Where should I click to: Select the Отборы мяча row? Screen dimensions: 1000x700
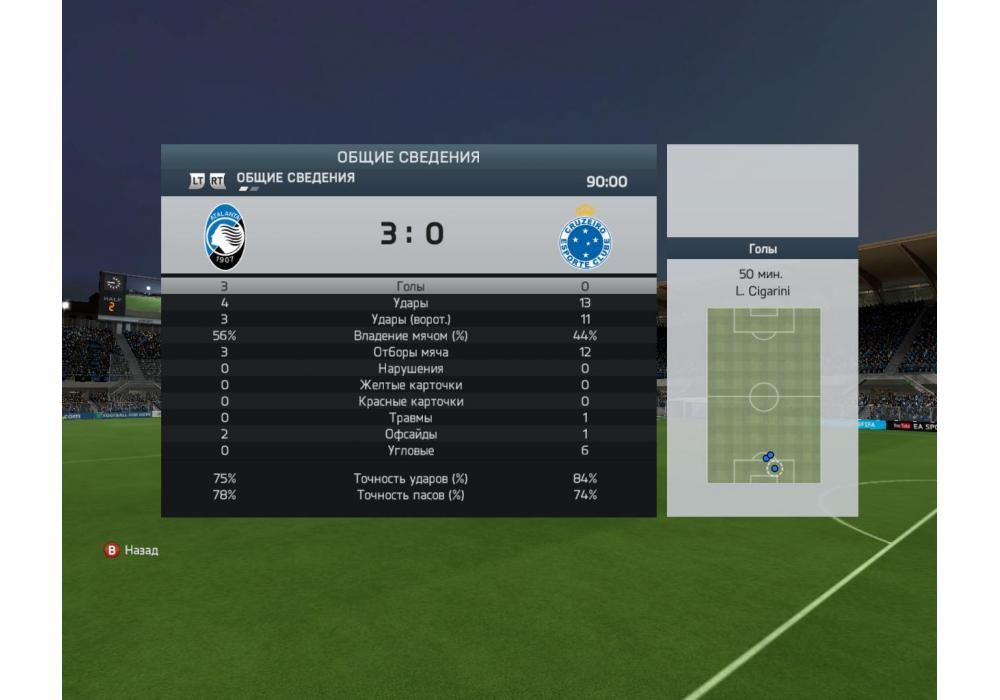coord(410,352)
